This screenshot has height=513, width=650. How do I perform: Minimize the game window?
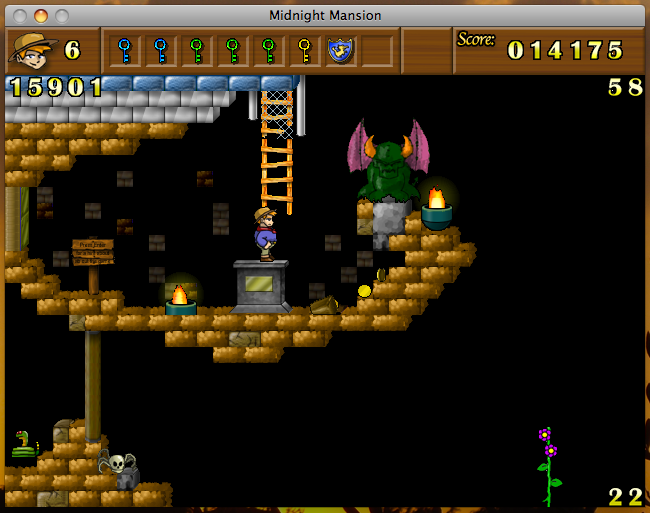tap(41, 16)
